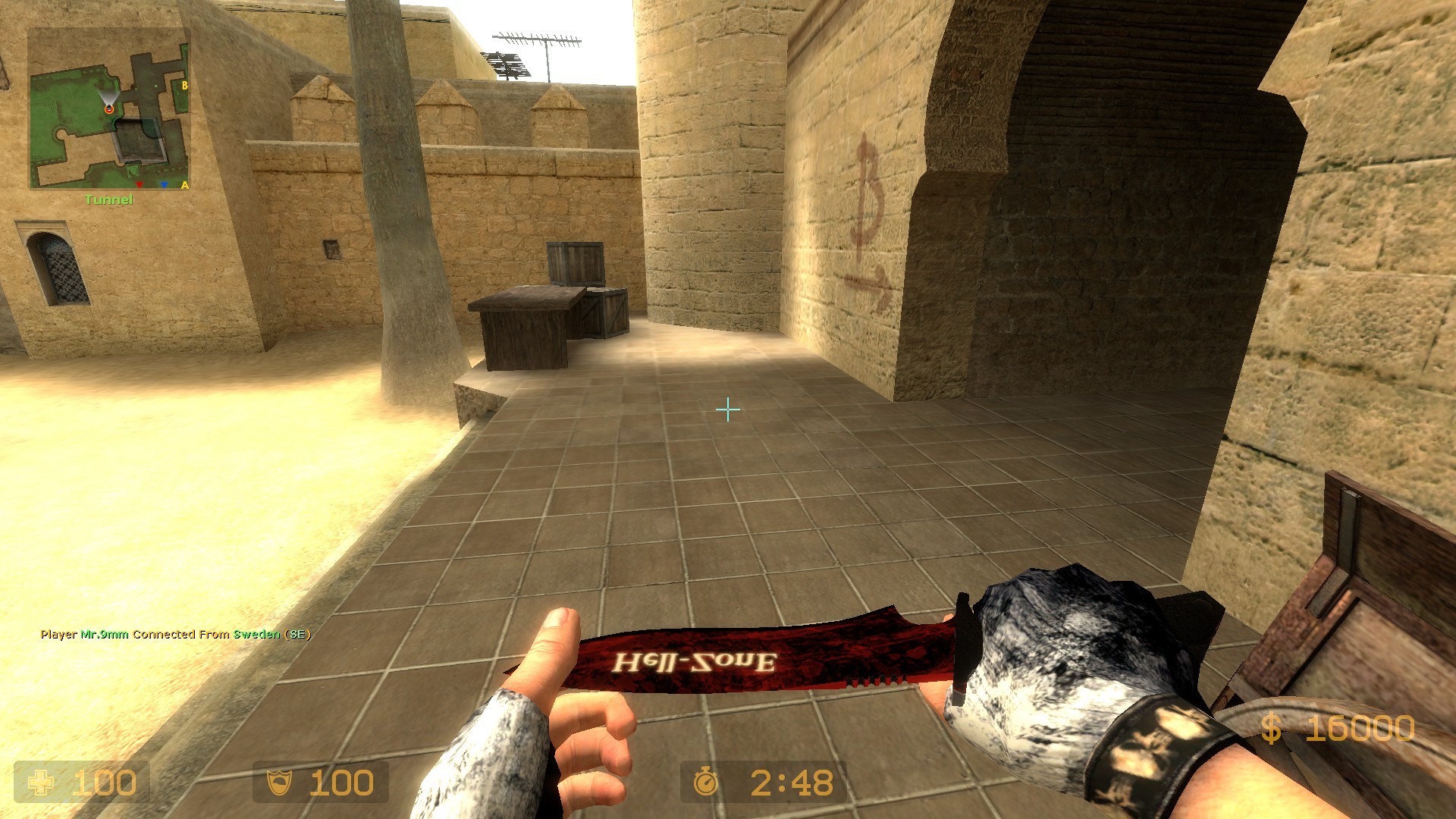Click the crosshair at screen center
Image resolution: width=1456 pixels, height=819 pixels.
pyautogui.click(x=727, y=409)
